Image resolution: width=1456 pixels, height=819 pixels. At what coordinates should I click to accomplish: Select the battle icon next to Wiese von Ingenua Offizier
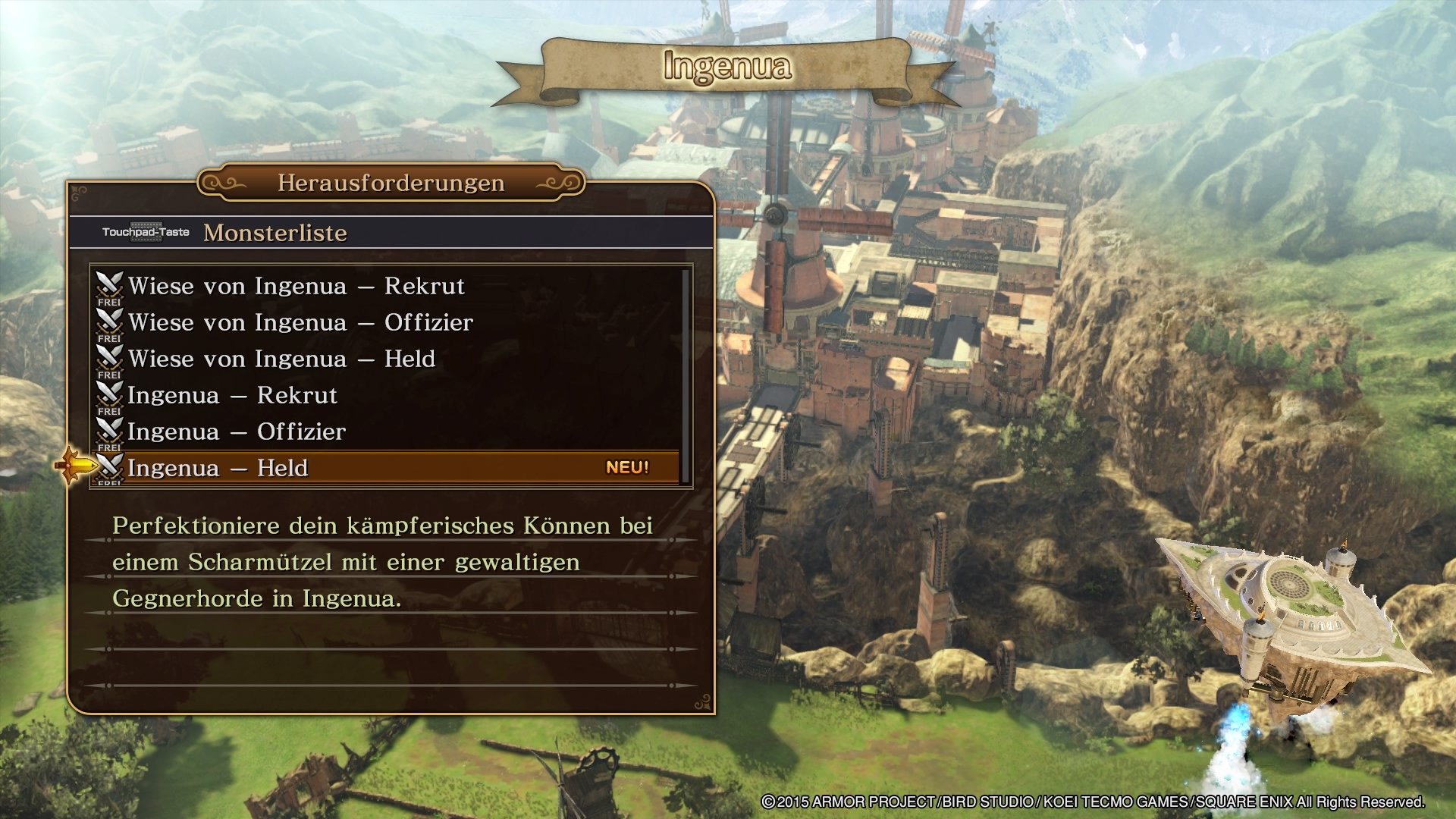coord(109,322)
